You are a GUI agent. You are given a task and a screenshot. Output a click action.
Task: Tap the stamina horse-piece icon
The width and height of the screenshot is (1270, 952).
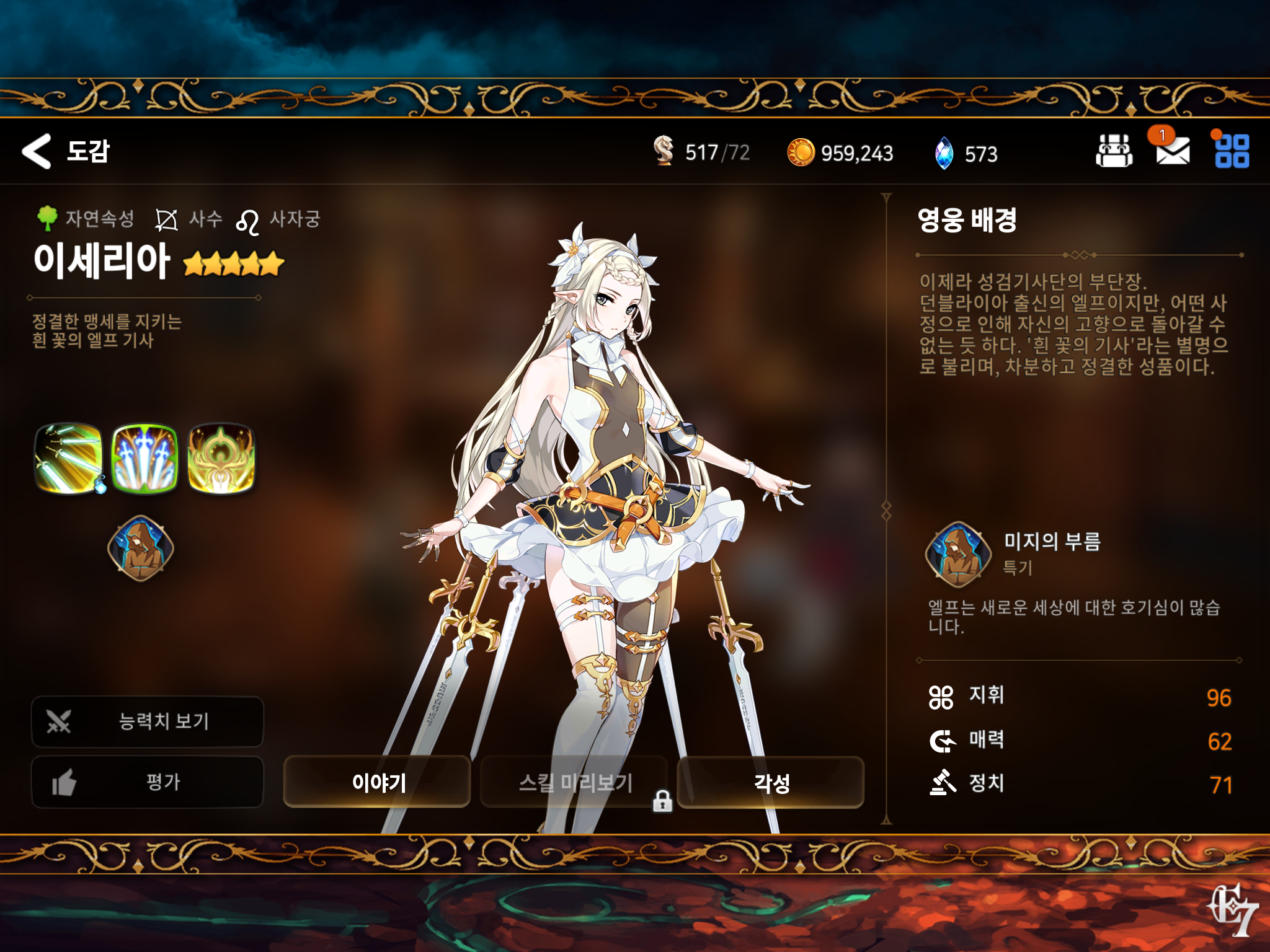(664, 151)
